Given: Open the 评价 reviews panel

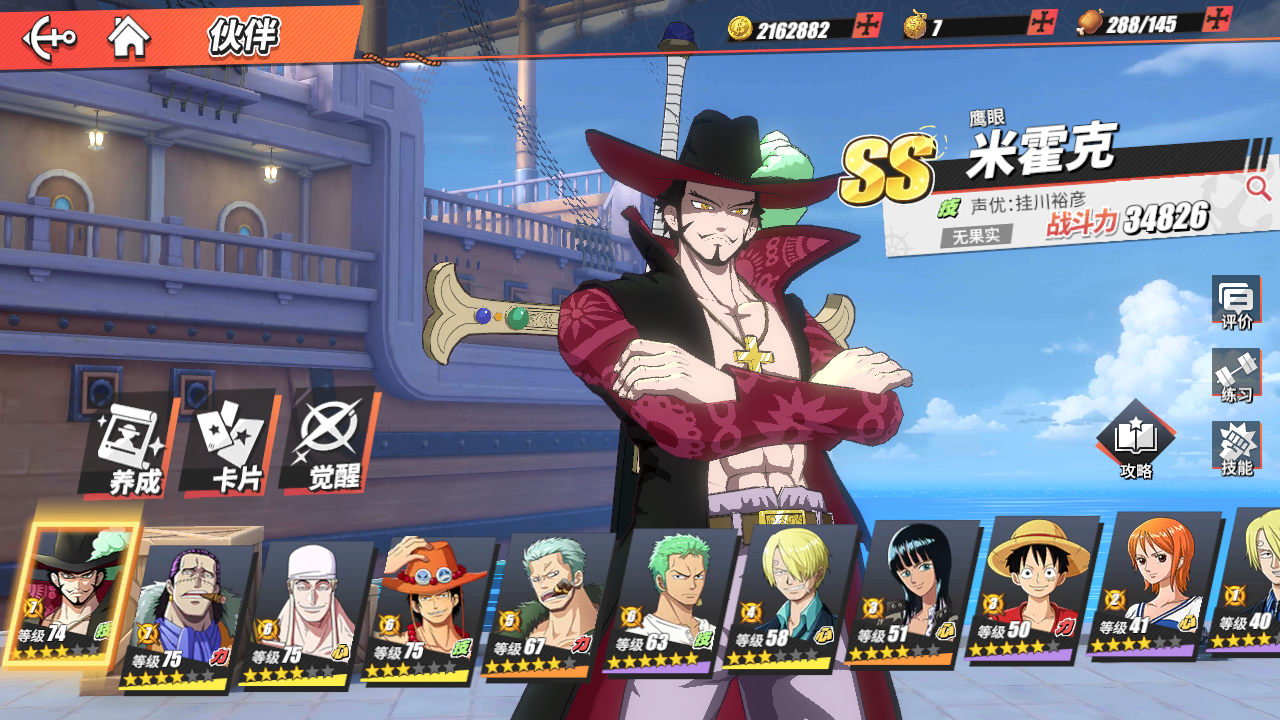Looking at the screenshot, I should pos(1236,302).
